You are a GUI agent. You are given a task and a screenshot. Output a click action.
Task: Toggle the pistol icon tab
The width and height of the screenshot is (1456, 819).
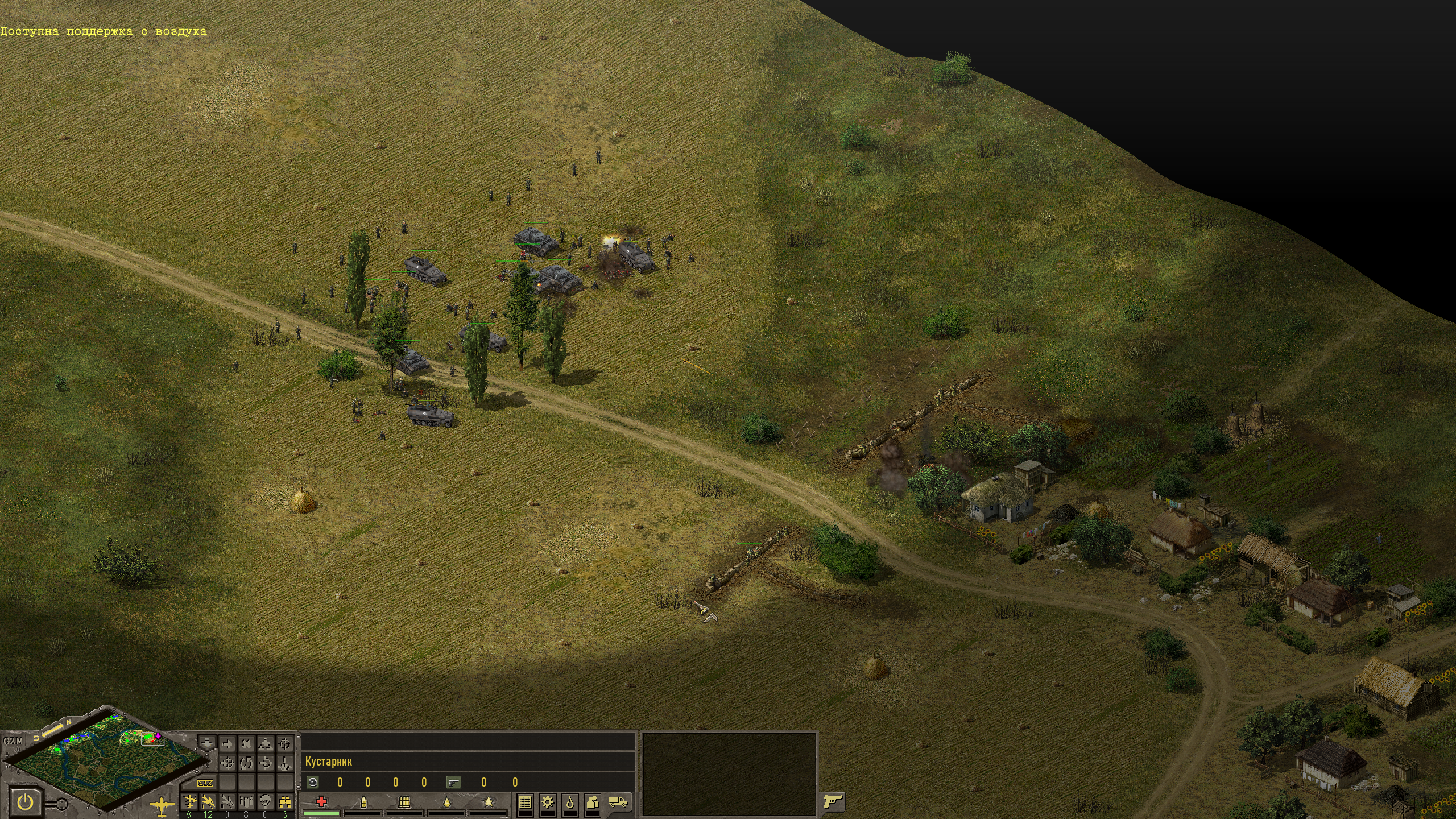click(832, 802)
